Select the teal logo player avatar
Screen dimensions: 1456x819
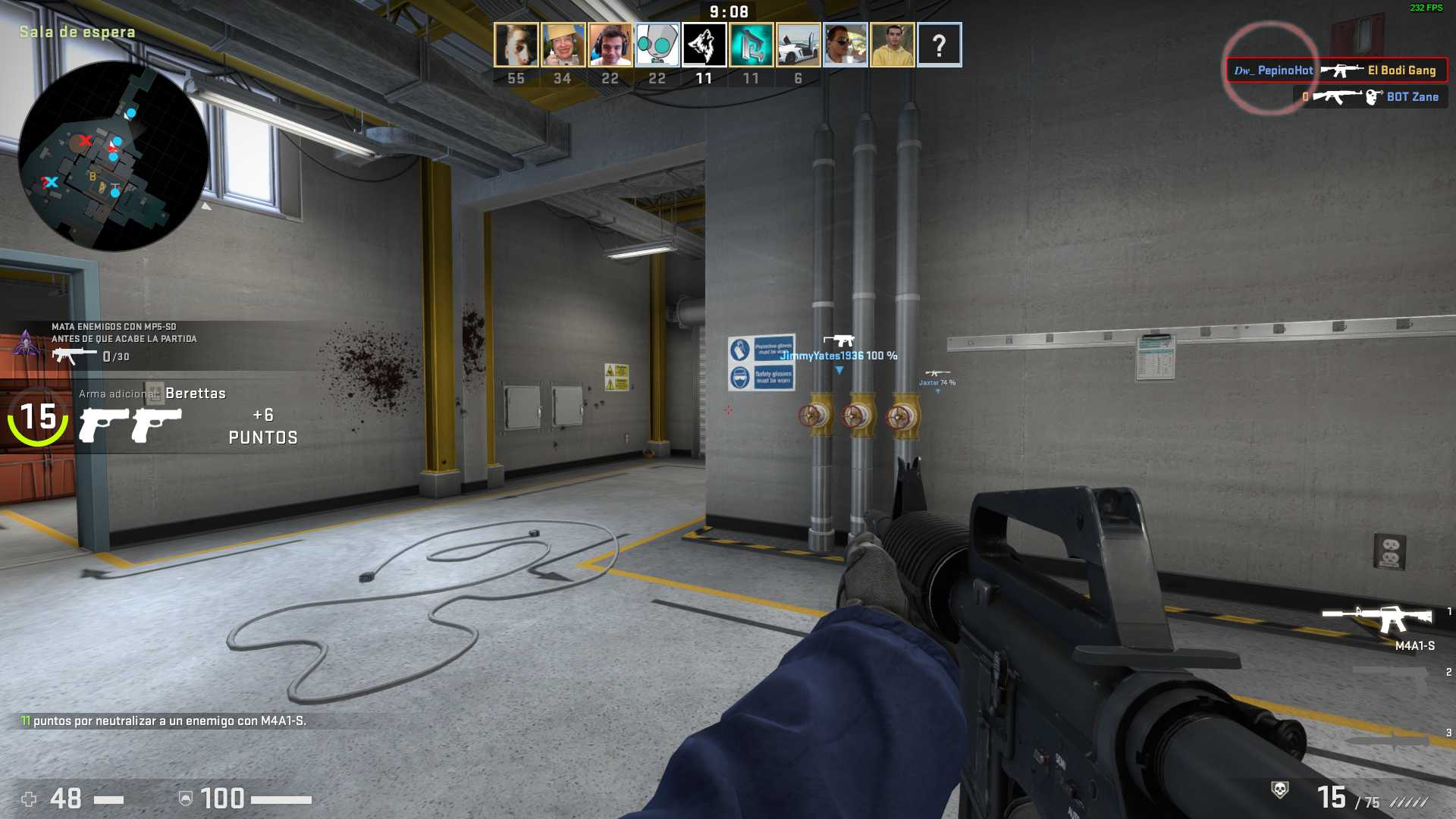pyautogui.click(x=752, y=45)
